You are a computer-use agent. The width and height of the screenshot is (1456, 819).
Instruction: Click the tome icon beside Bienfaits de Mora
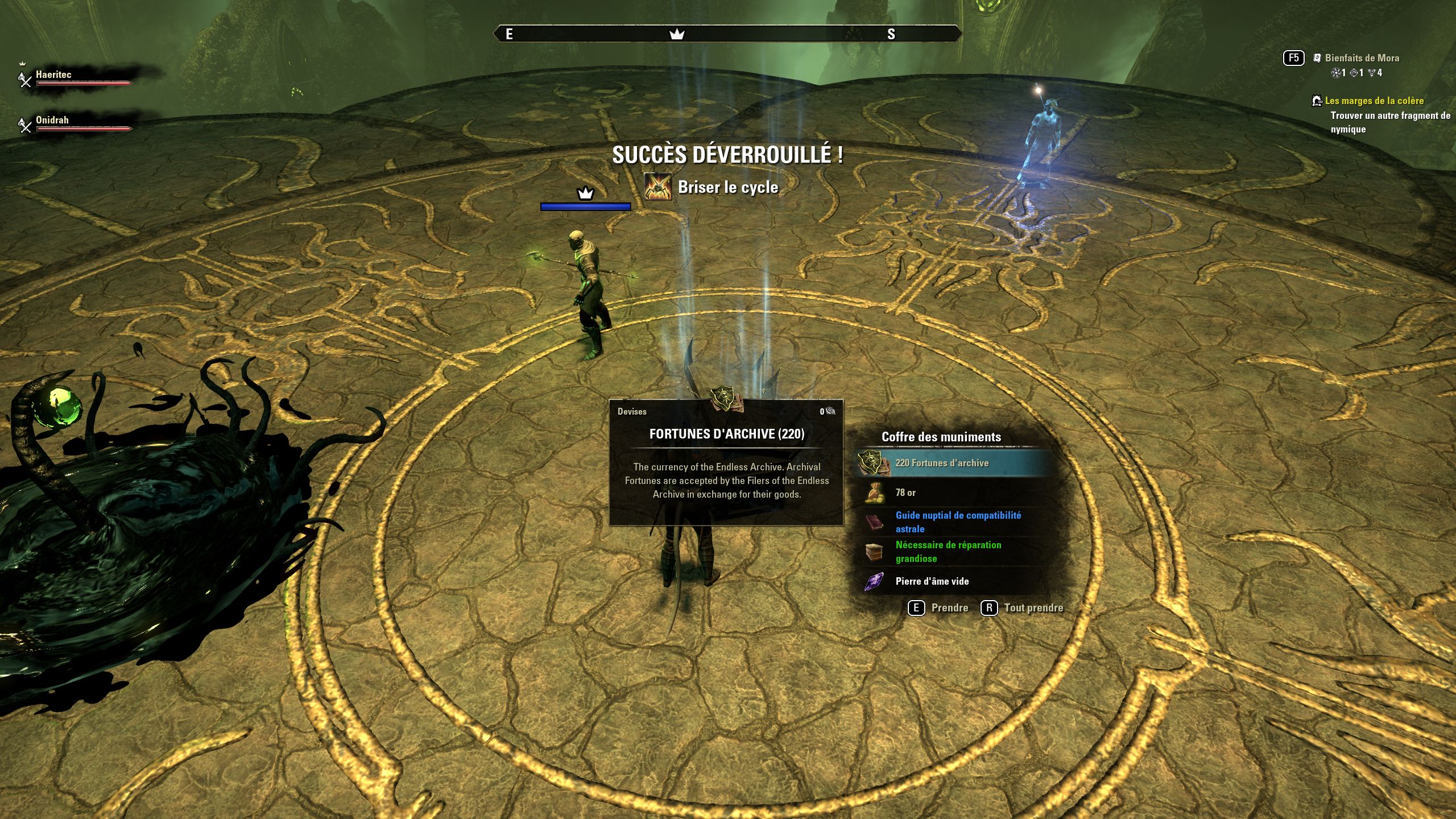pos(1318,58)
